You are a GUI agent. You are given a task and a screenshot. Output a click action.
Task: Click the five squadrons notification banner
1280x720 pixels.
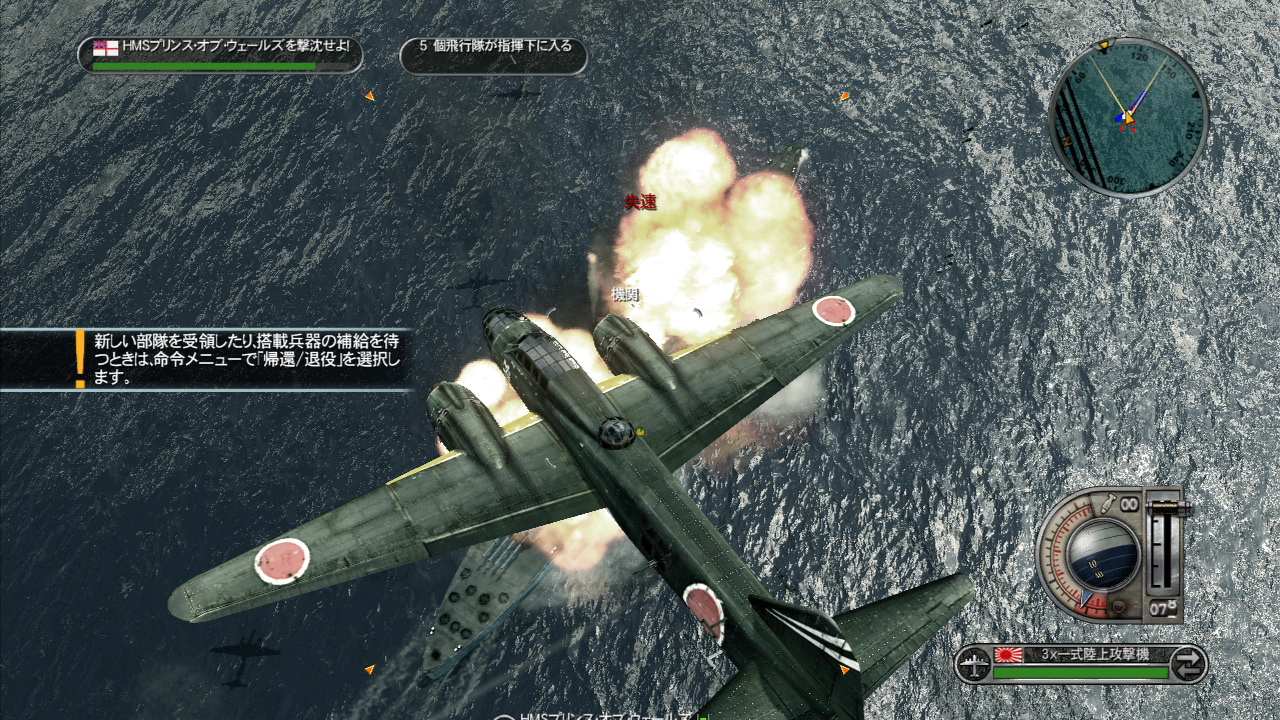493,54
